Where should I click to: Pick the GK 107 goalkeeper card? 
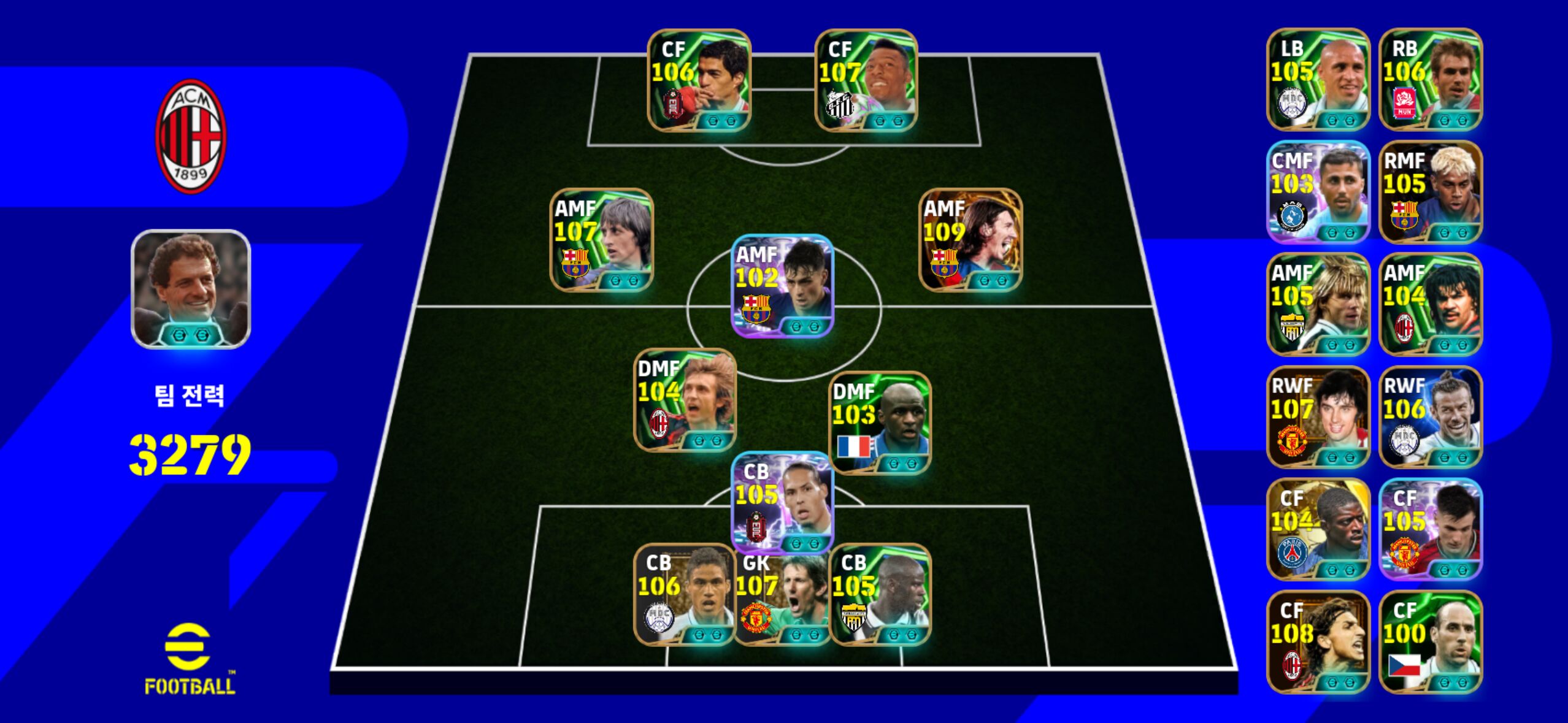782,595
